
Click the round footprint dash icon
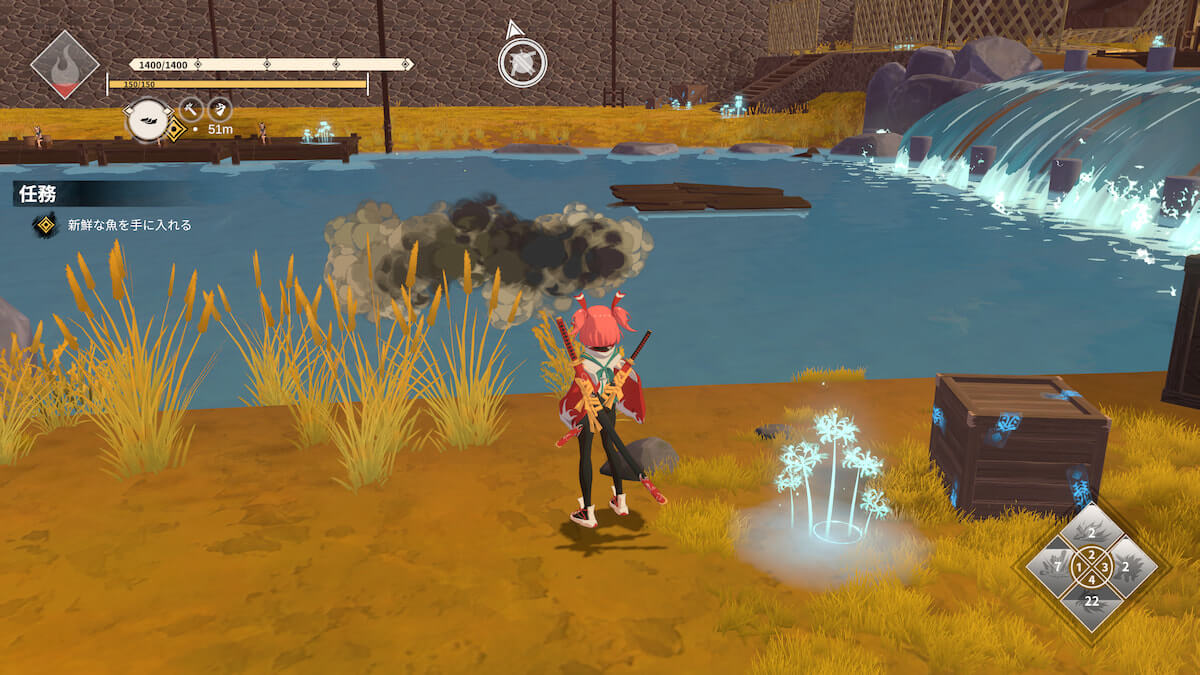tap(148, 119)
